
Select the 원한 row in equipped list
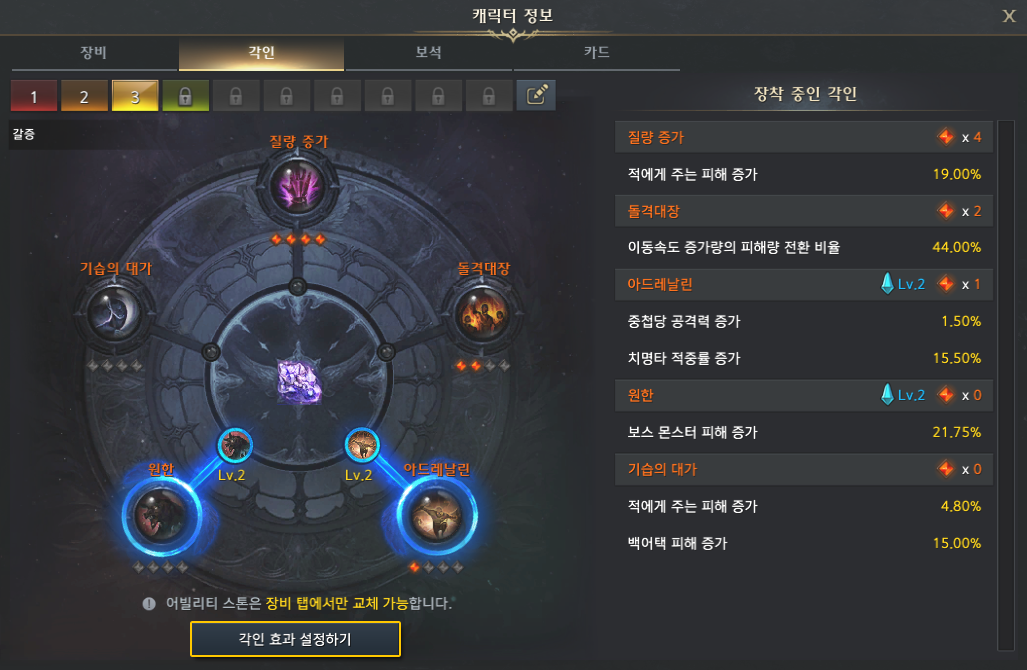[803, 395]
